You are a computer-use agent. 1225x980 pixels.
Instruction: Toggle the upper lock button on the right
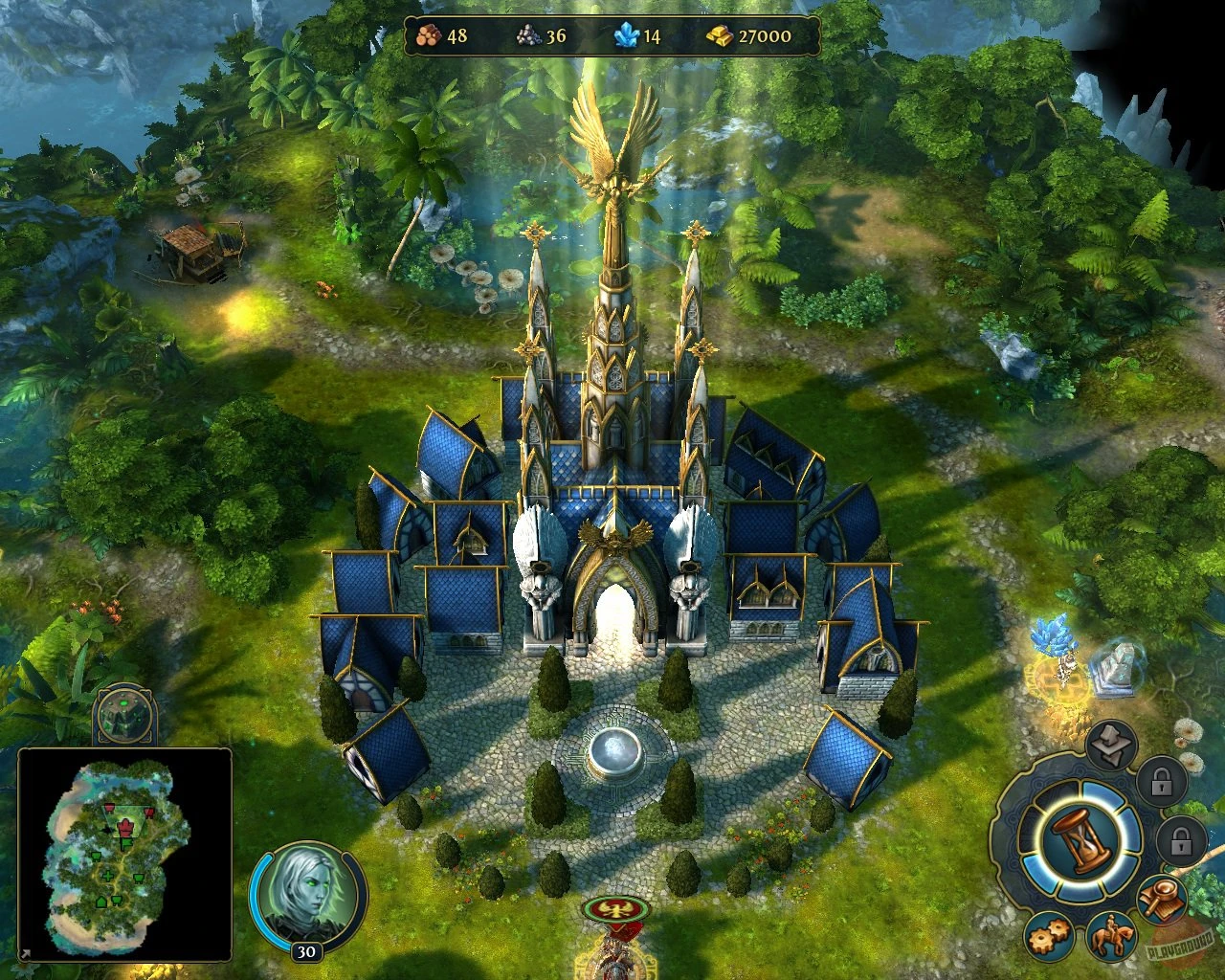pyautogui.click(x=1161, y=784)
